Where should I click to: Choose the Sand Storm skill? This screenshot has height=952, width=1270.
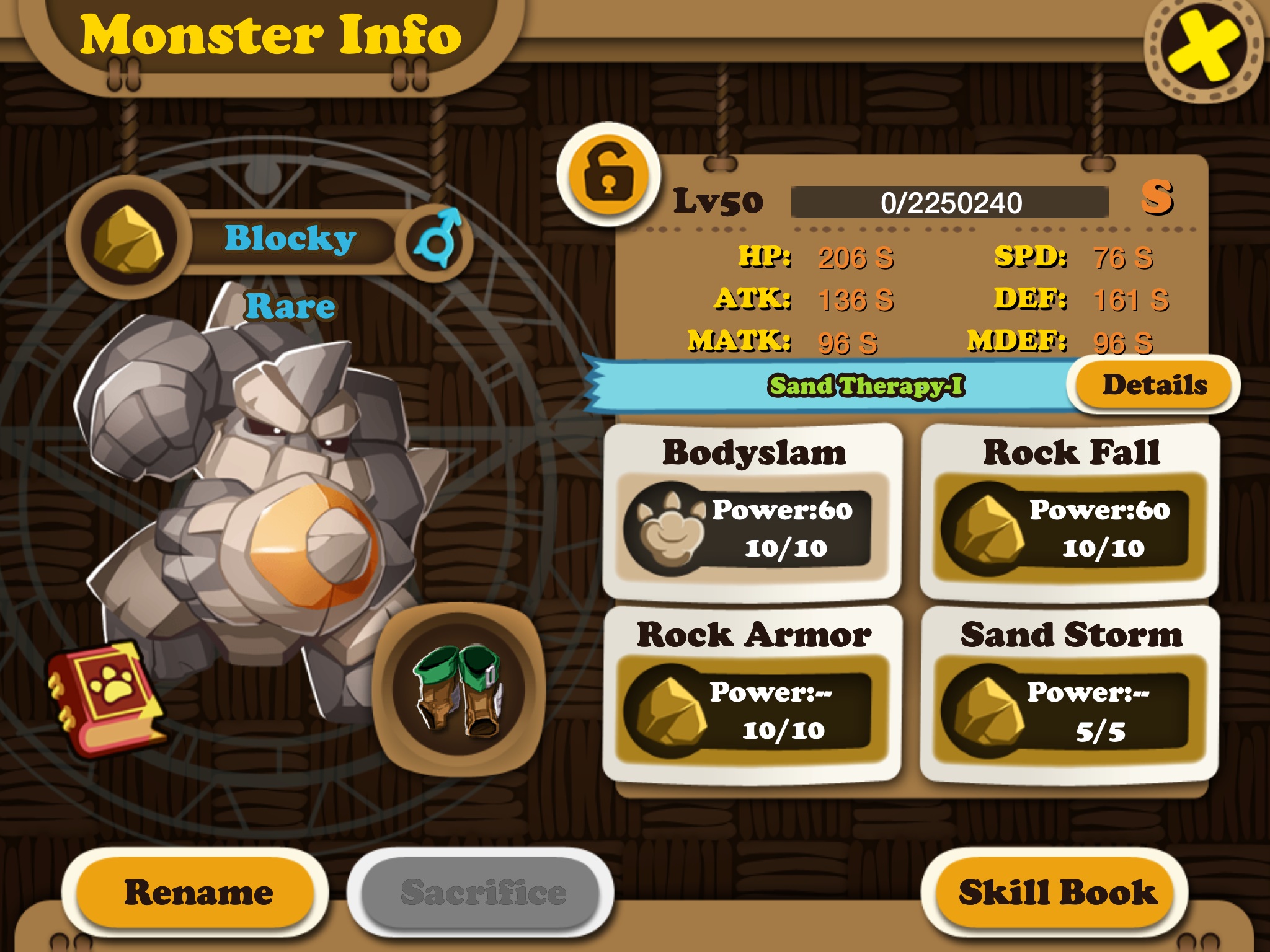[1070, 695]
